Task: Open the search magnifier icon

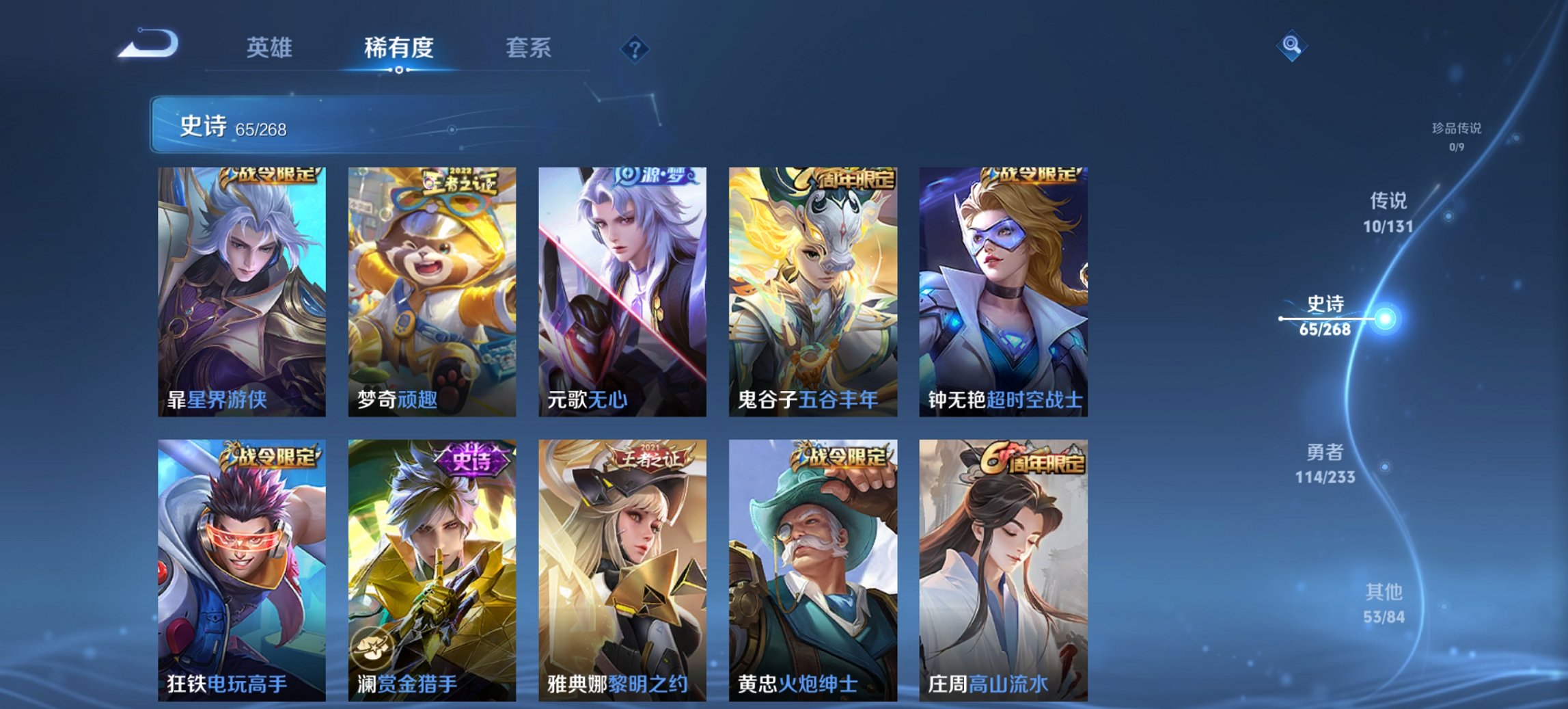Action: (1290, 46)
